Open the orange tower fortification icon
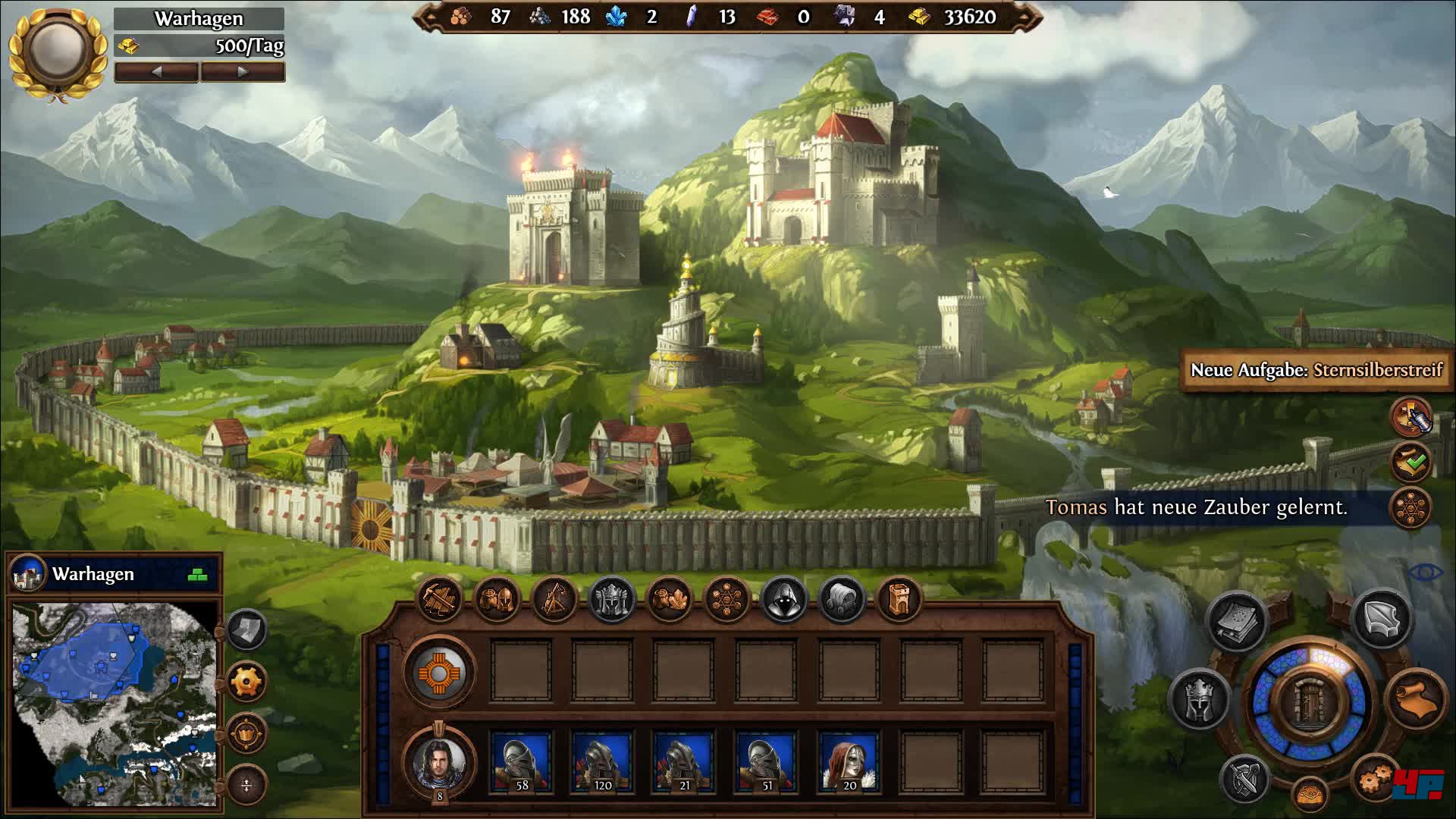The image size is (1456, 819). (x=899, y=599)
